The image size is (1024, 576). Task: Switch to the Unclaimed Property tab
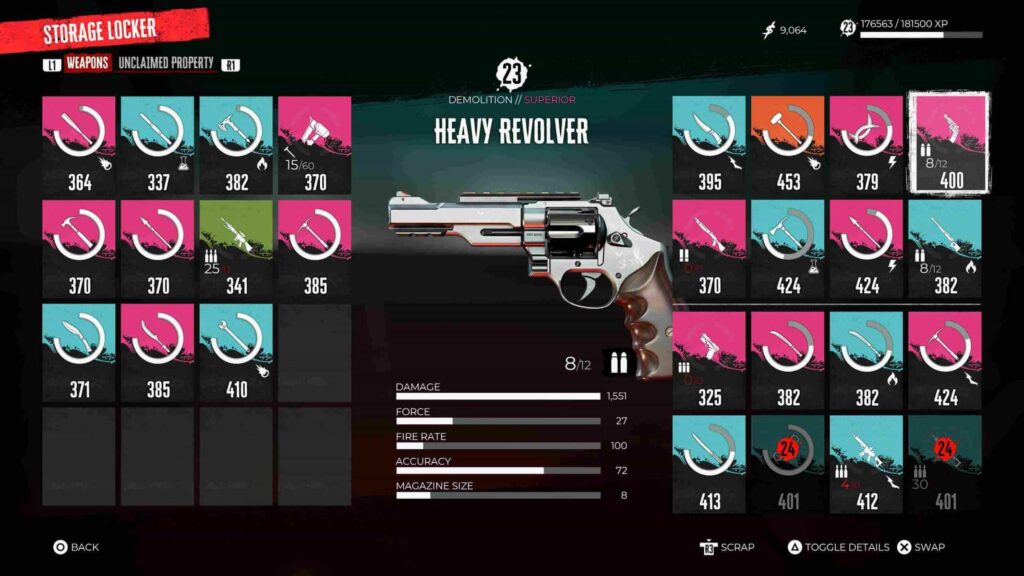[x=166, y=64]
